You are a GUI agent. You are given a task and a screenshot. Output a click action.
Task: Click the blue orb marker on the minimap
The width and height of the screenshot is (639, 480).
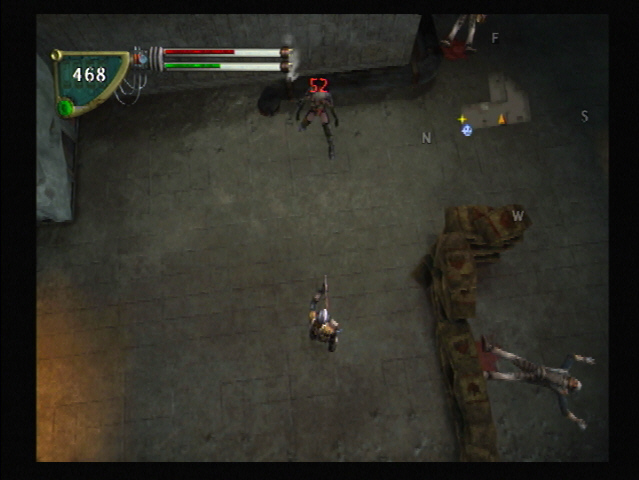pyautogui.click(x=467, y=130)
